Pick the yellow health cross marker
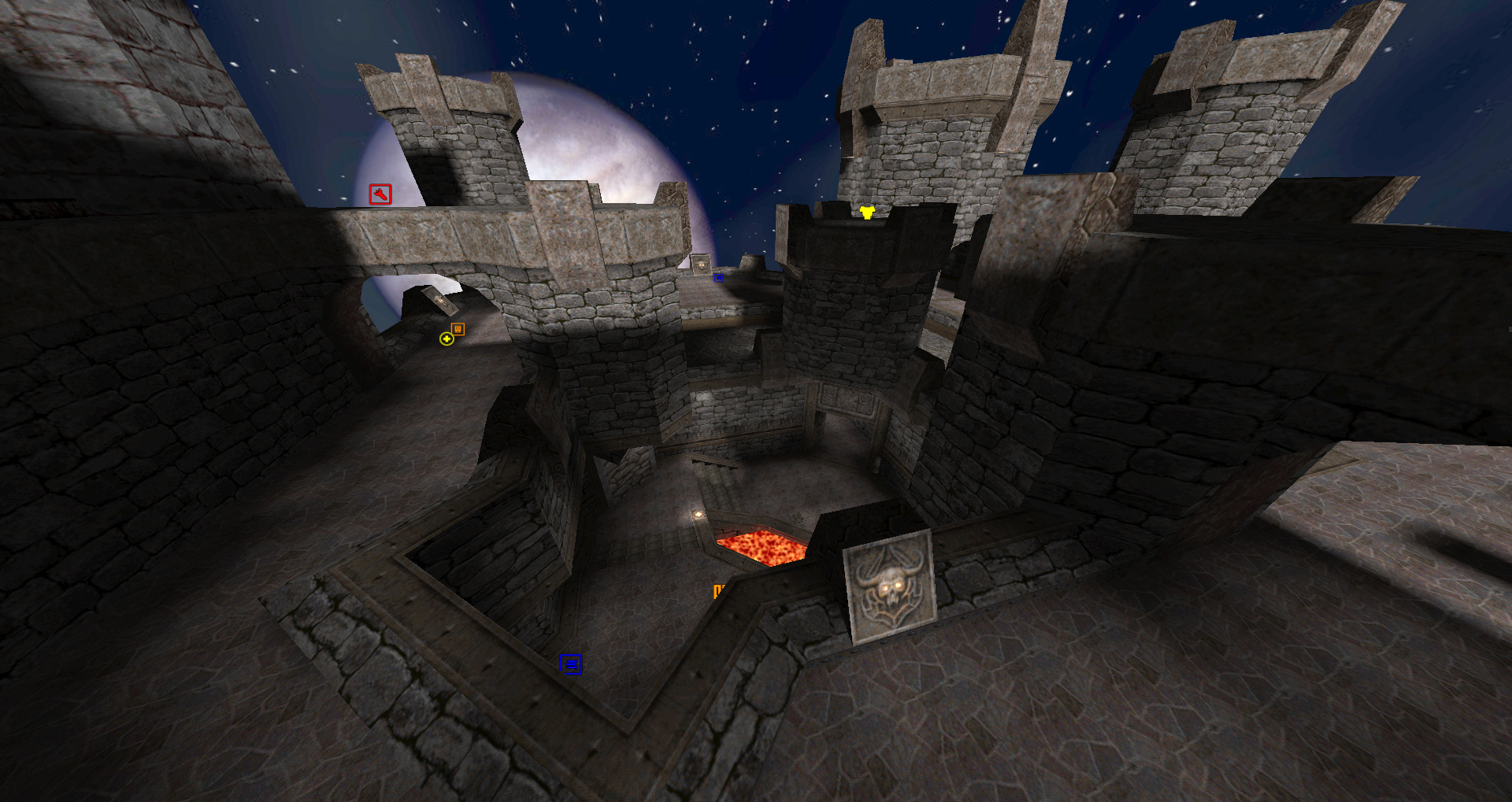The height and width of the screenshot is (802, 1512). click(x=447, y=338)
